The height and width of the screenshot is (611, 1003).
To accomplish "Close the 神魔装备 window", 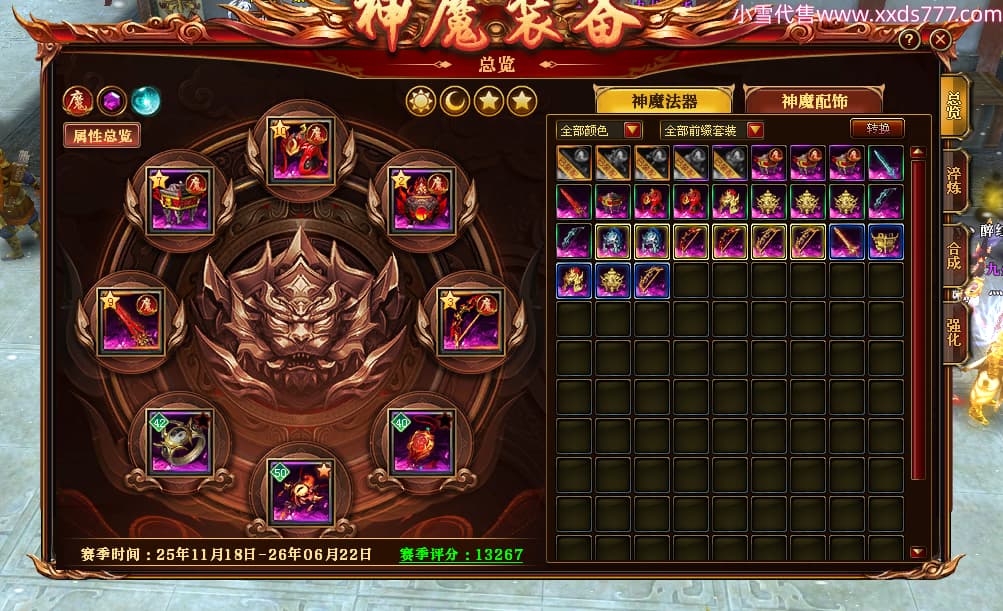I will point(940,40).
